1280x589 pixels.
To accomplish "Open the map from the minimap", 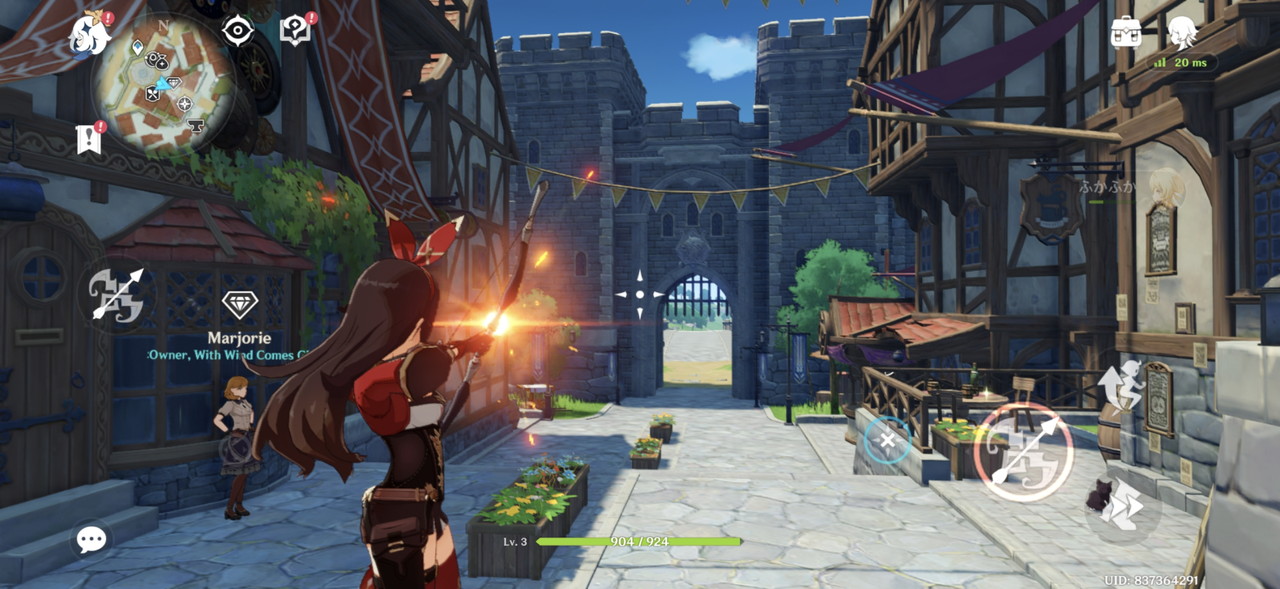I will pos(164,82).
